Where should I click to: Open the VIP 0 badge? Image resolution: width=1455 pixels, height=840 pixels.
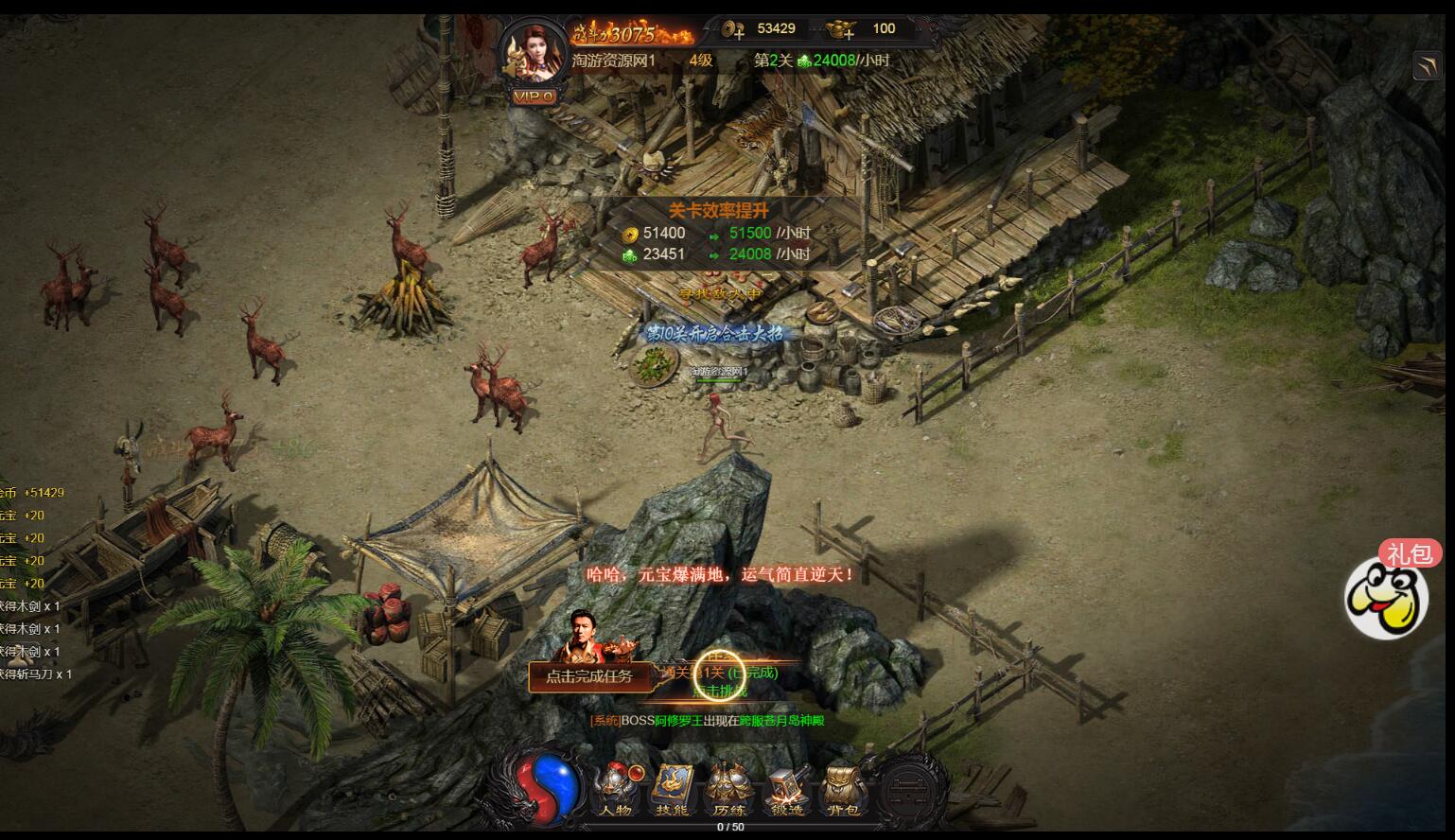[x=534, y=96]
